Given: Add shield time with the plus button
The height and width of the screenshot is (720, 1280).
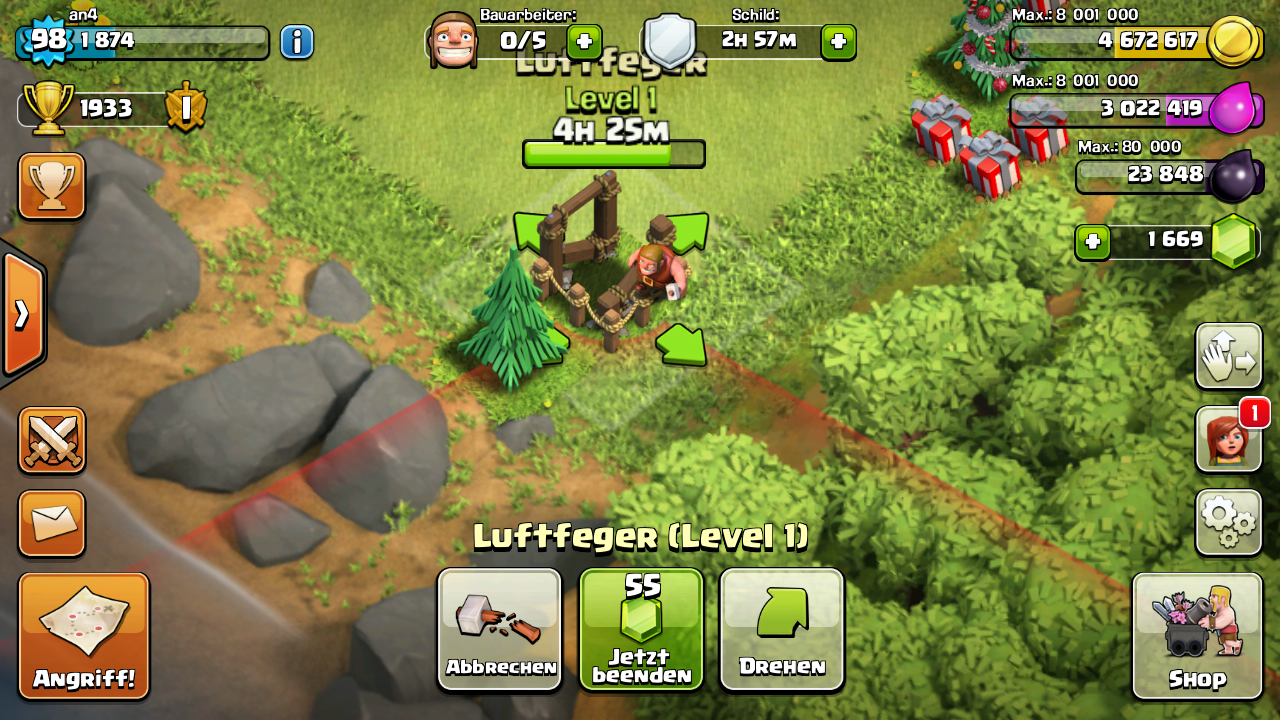Looking at the screenshot, I should tap(838, 42).
